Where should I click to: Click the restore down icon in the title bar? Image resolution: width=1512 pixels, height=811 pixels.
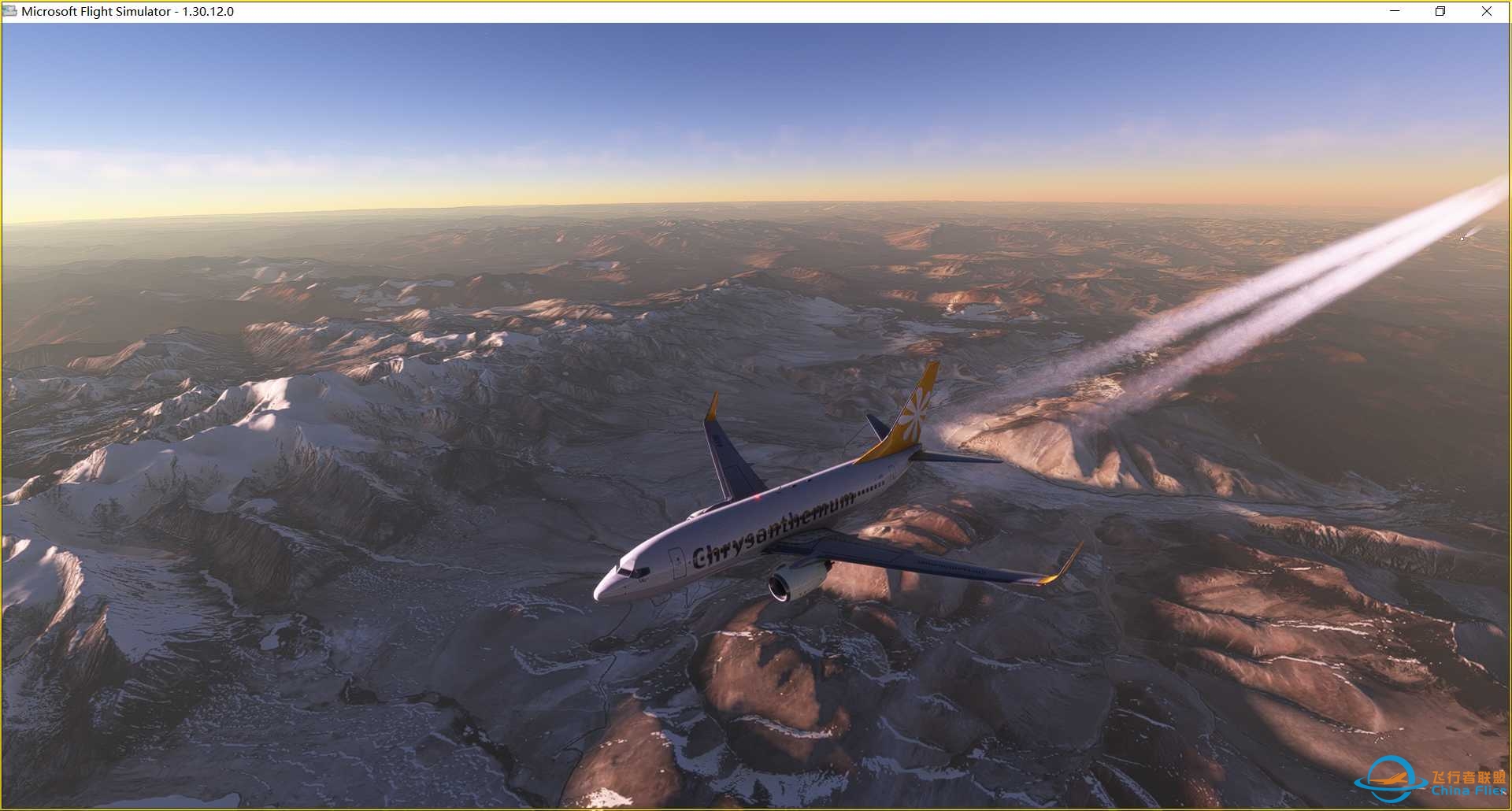(1440, 11)
